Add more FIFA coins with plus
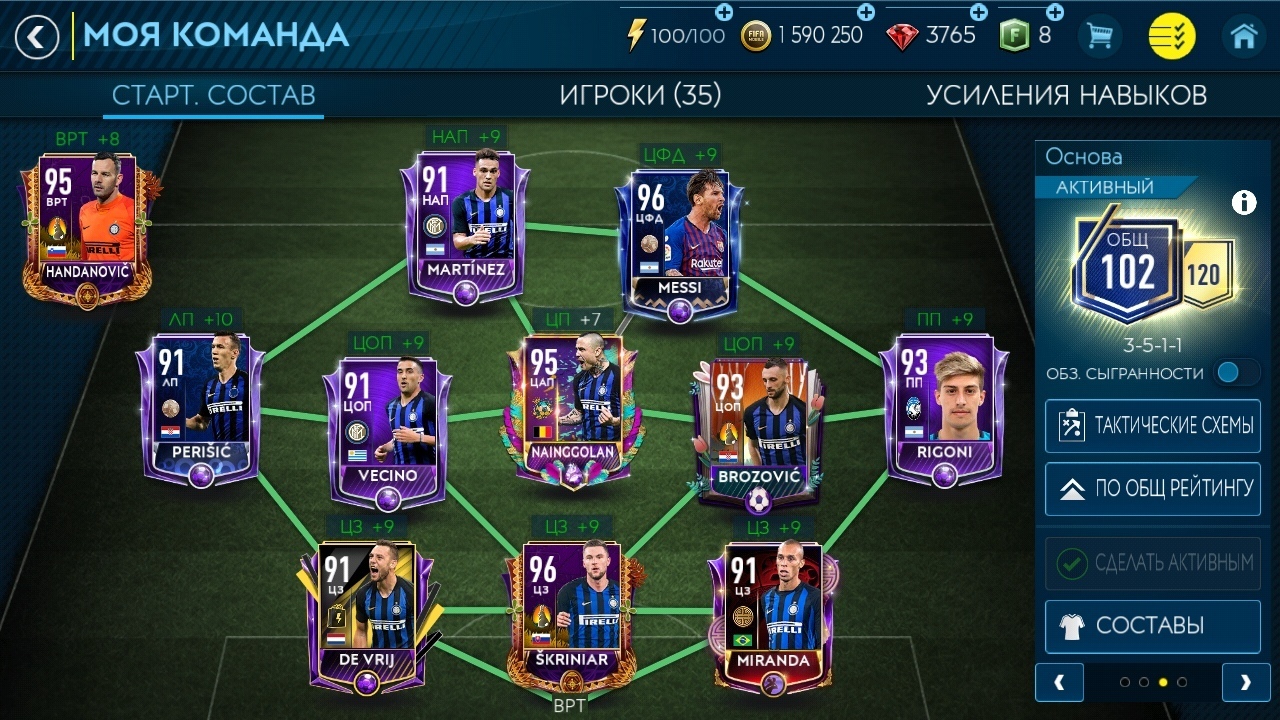 click(x=866, y=12)
